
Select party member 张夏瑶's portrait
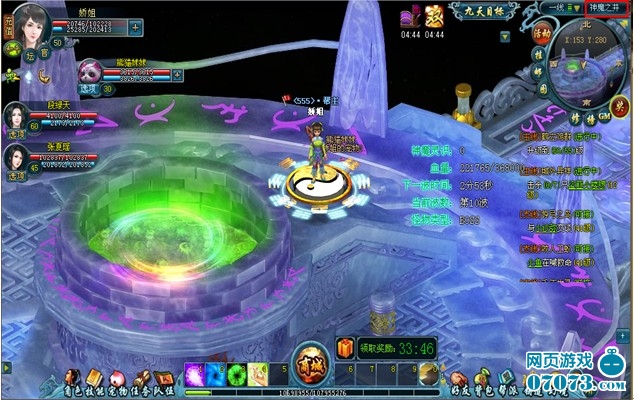tap(17, 157)
